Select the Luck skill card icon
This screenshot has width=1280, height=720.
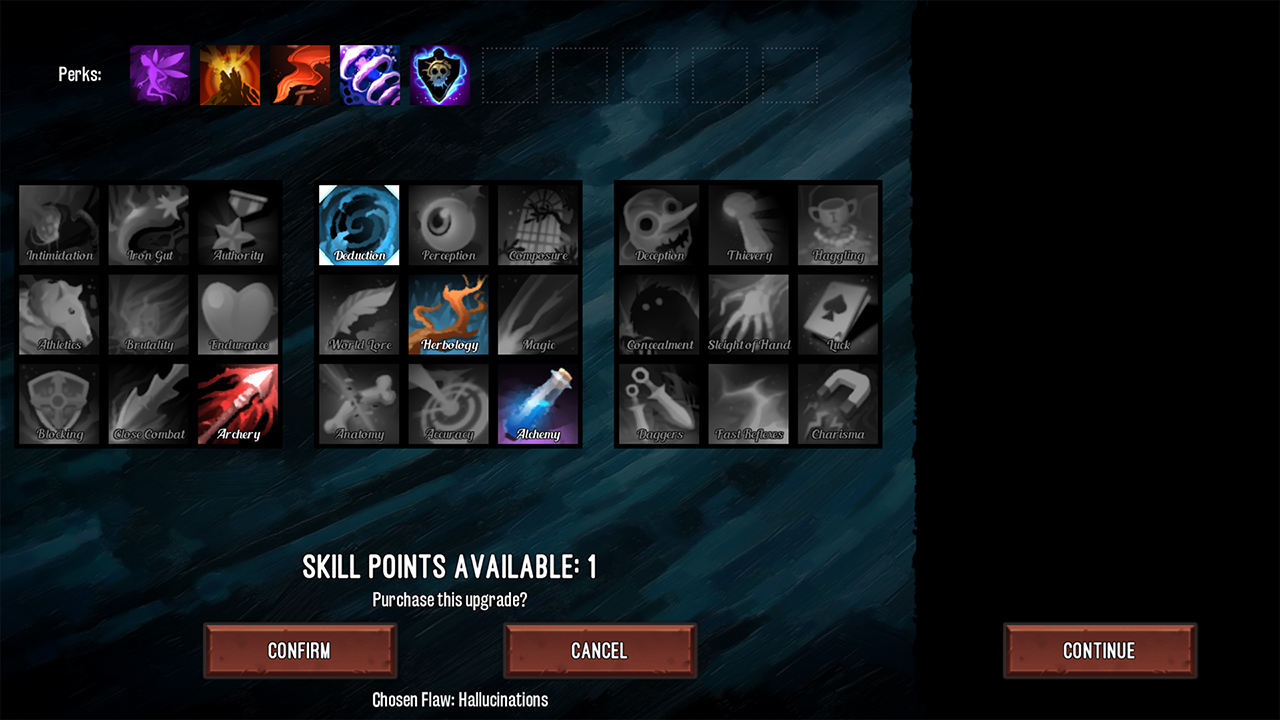(x=838, y=314)
